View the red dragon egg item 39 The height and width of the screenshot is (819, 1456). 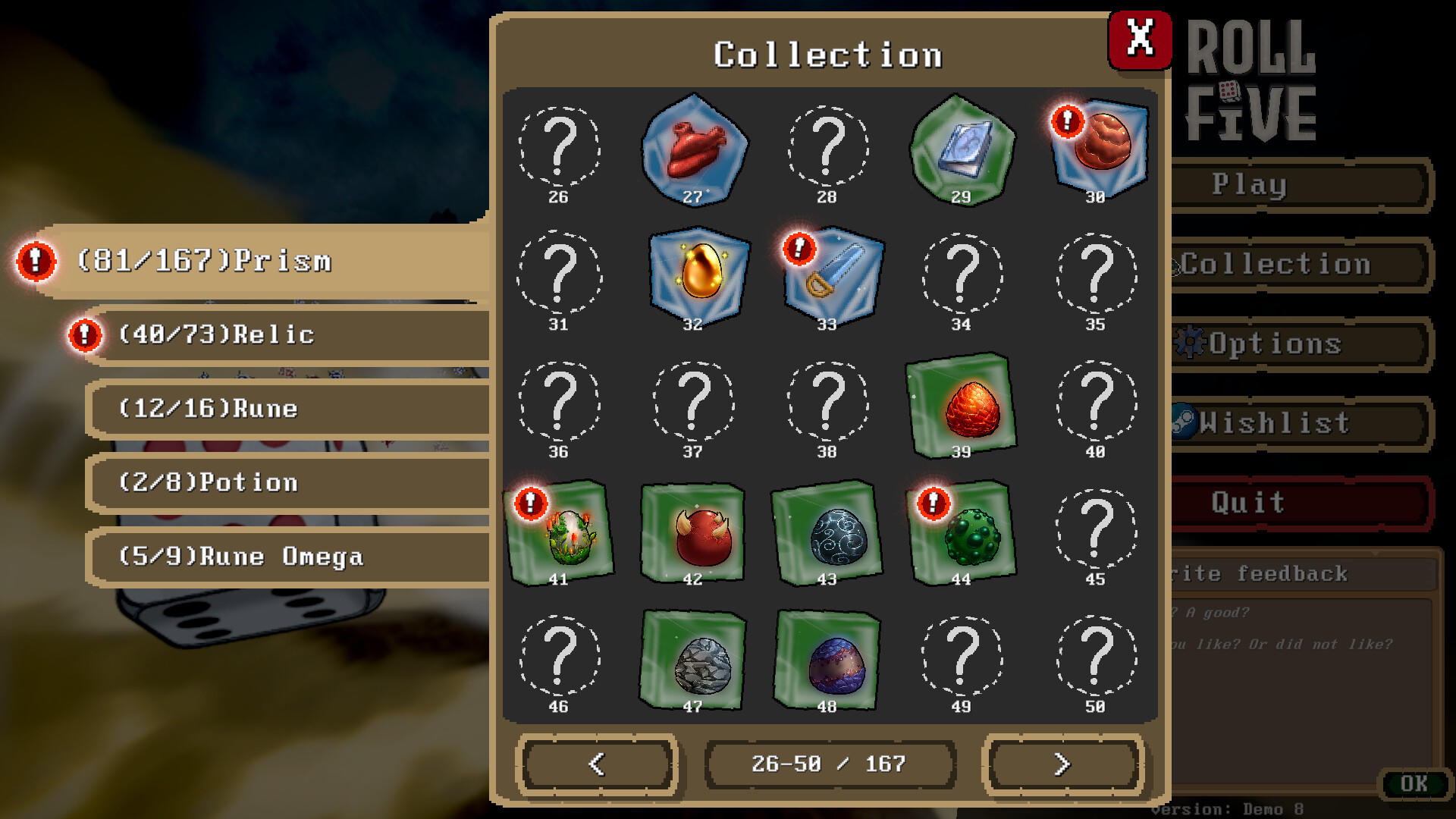(x=961, y=407)
